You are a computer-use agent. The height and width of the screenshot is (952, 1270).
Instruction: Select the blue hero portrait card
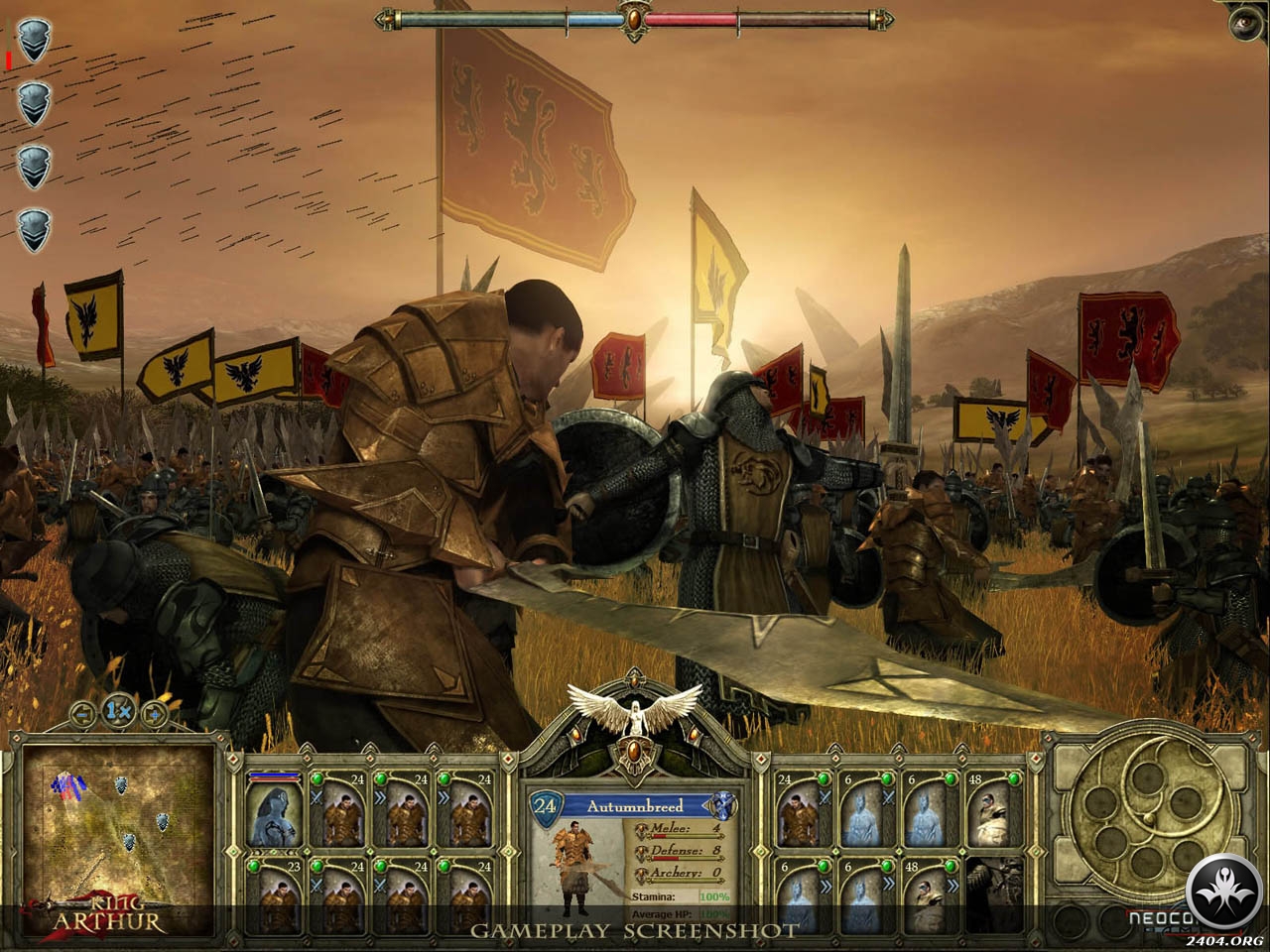tap(273, 813)
